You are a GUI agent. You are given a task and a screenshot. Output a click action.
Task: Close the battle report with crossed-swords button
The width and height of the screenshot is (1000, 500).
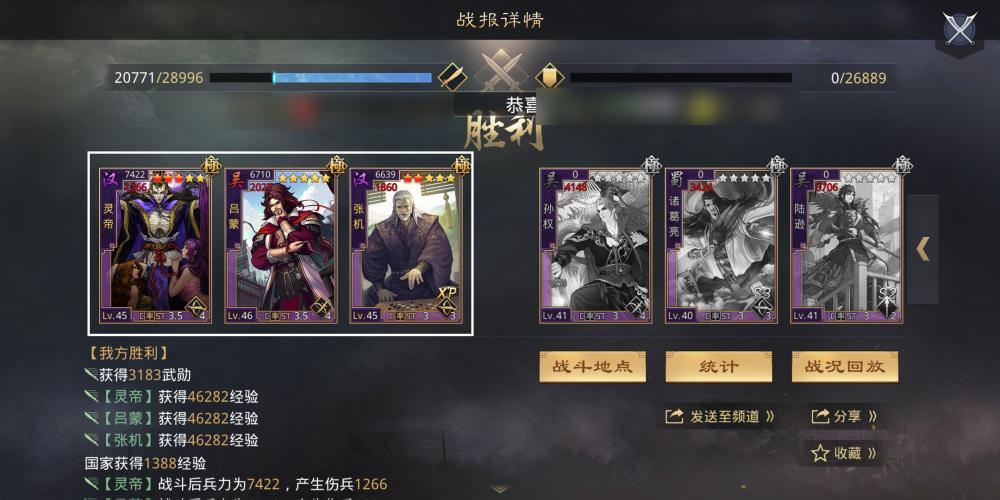tap(960, 29)
